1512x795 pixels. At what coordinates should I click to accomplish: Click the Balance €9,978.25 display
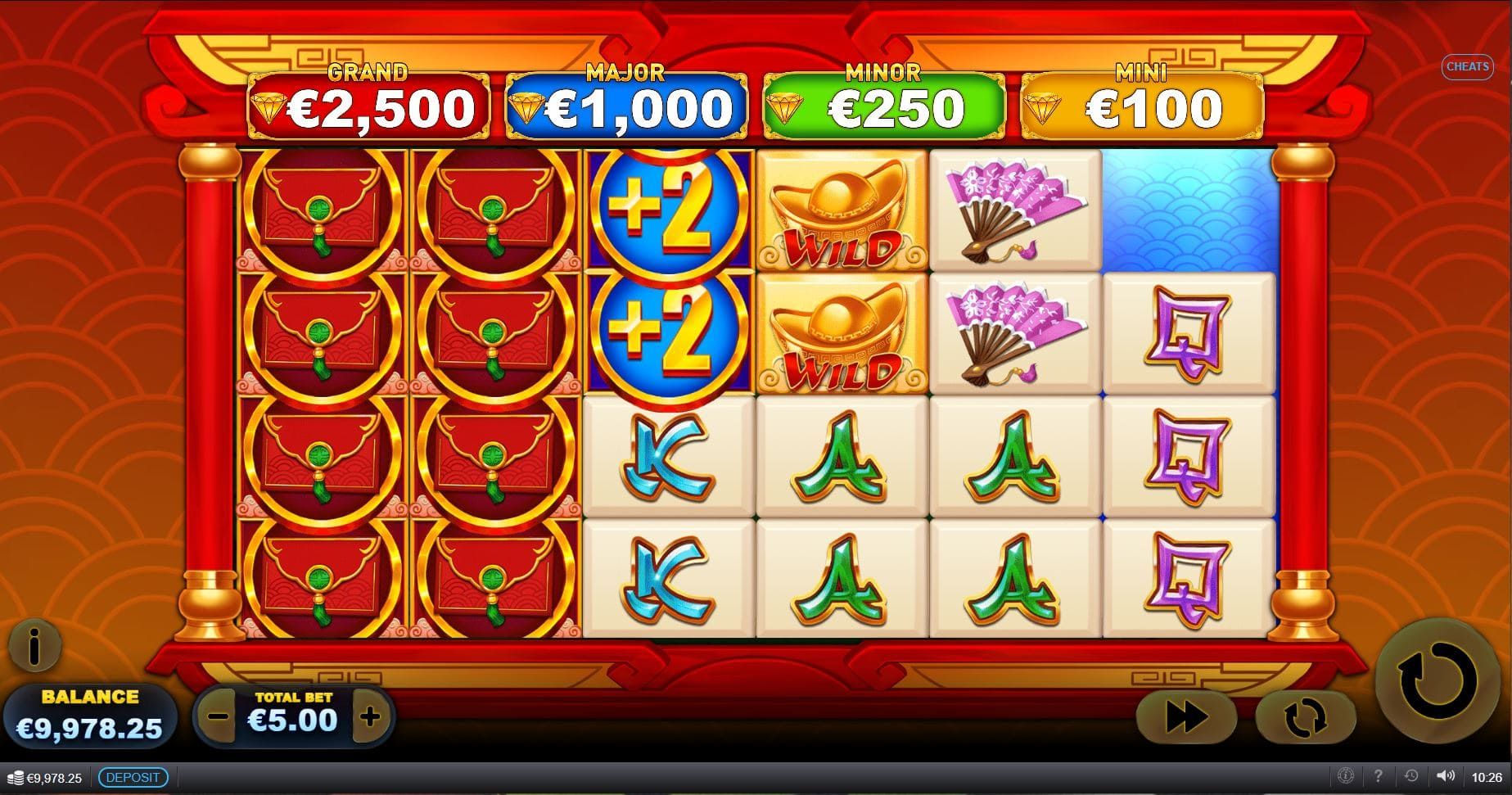(x=90, y=718)
